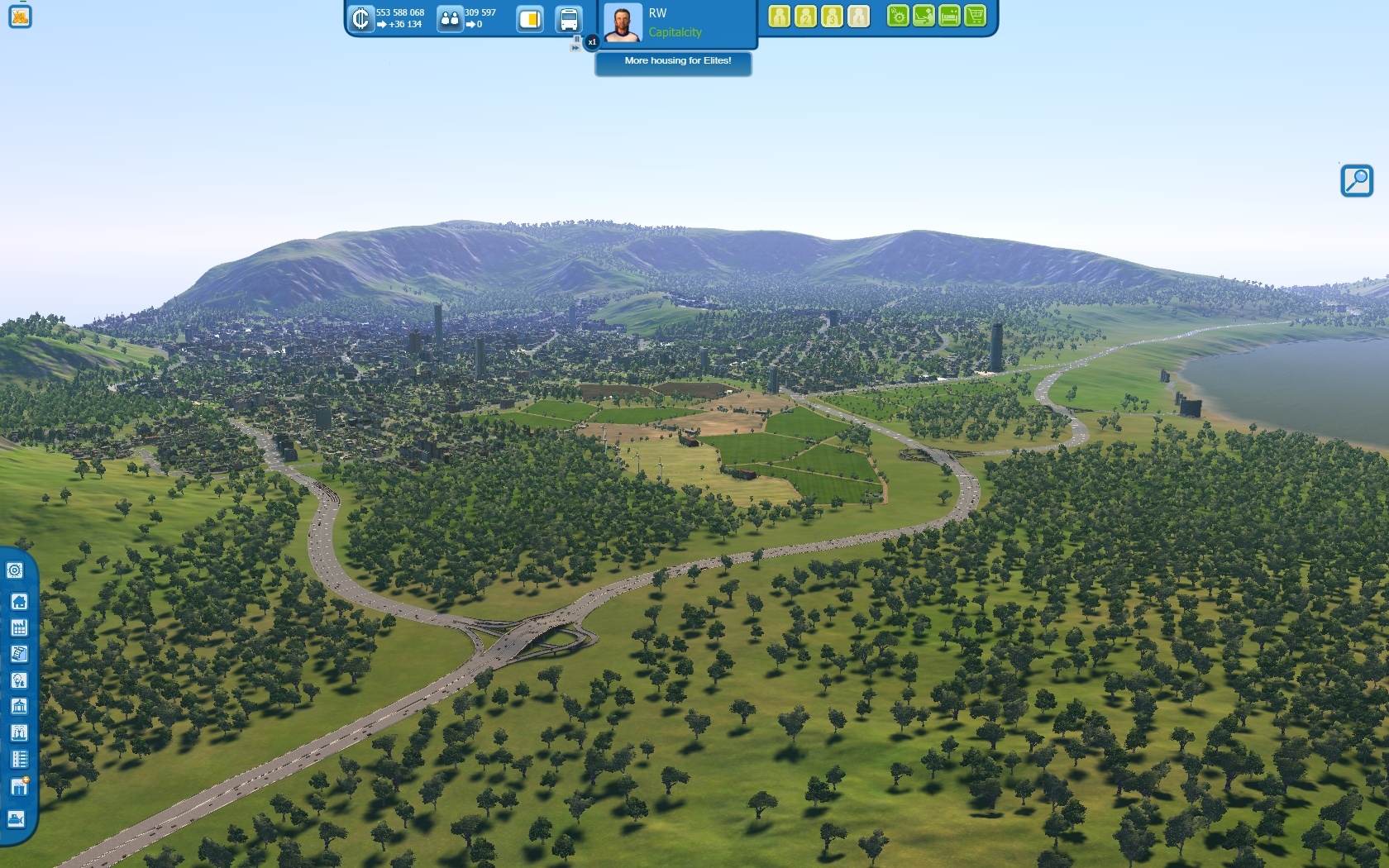Click the mayor avatar portrait

point(622,22)
